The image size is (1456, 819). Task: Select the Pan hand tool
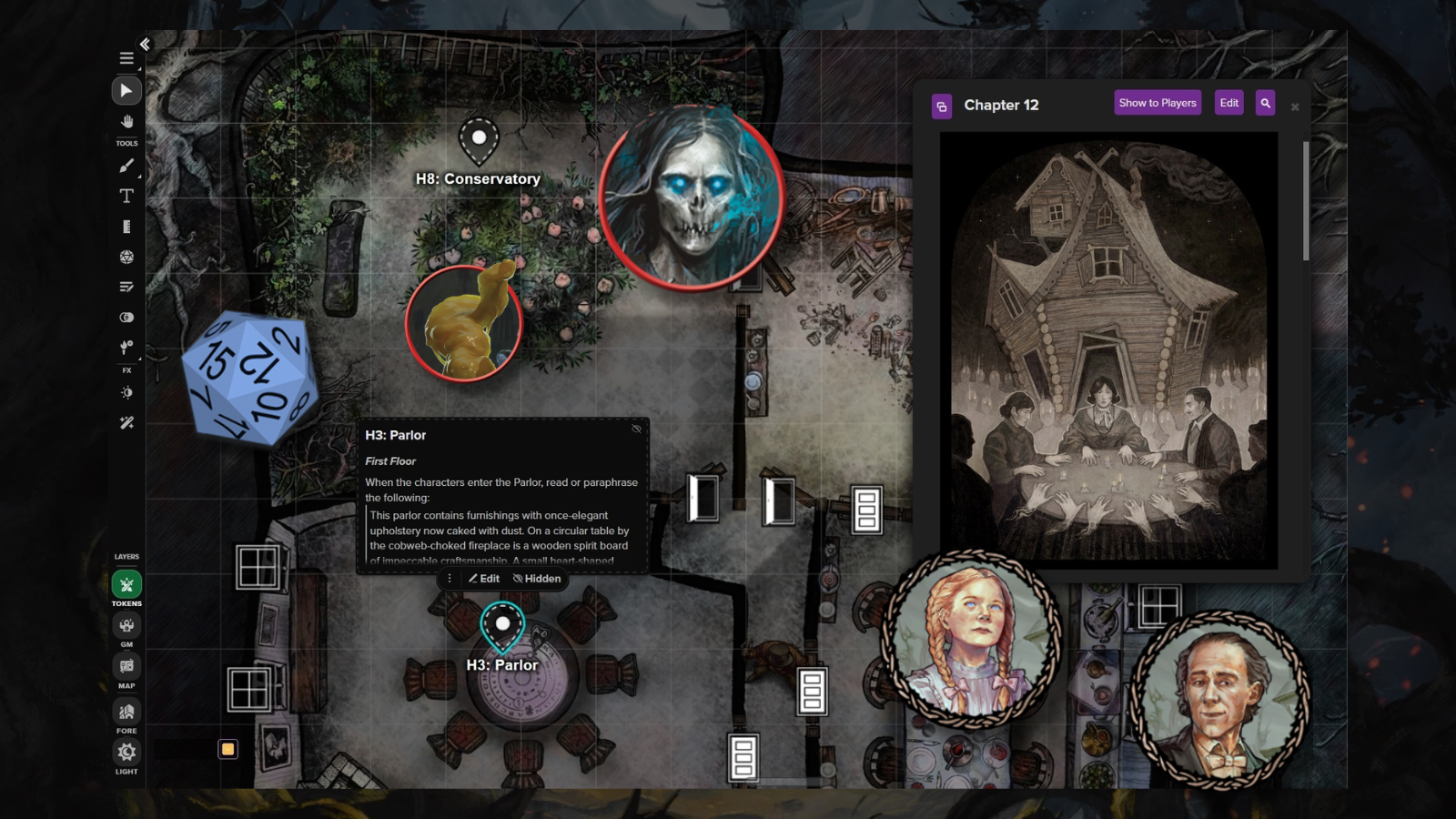tap(126, 121)
